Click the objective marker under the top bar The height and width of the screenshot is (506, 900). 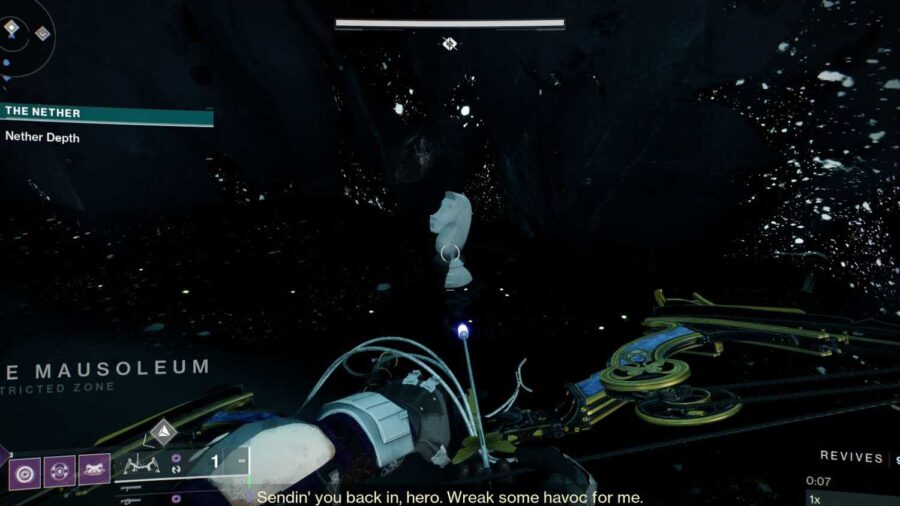[x=450, y=43]
